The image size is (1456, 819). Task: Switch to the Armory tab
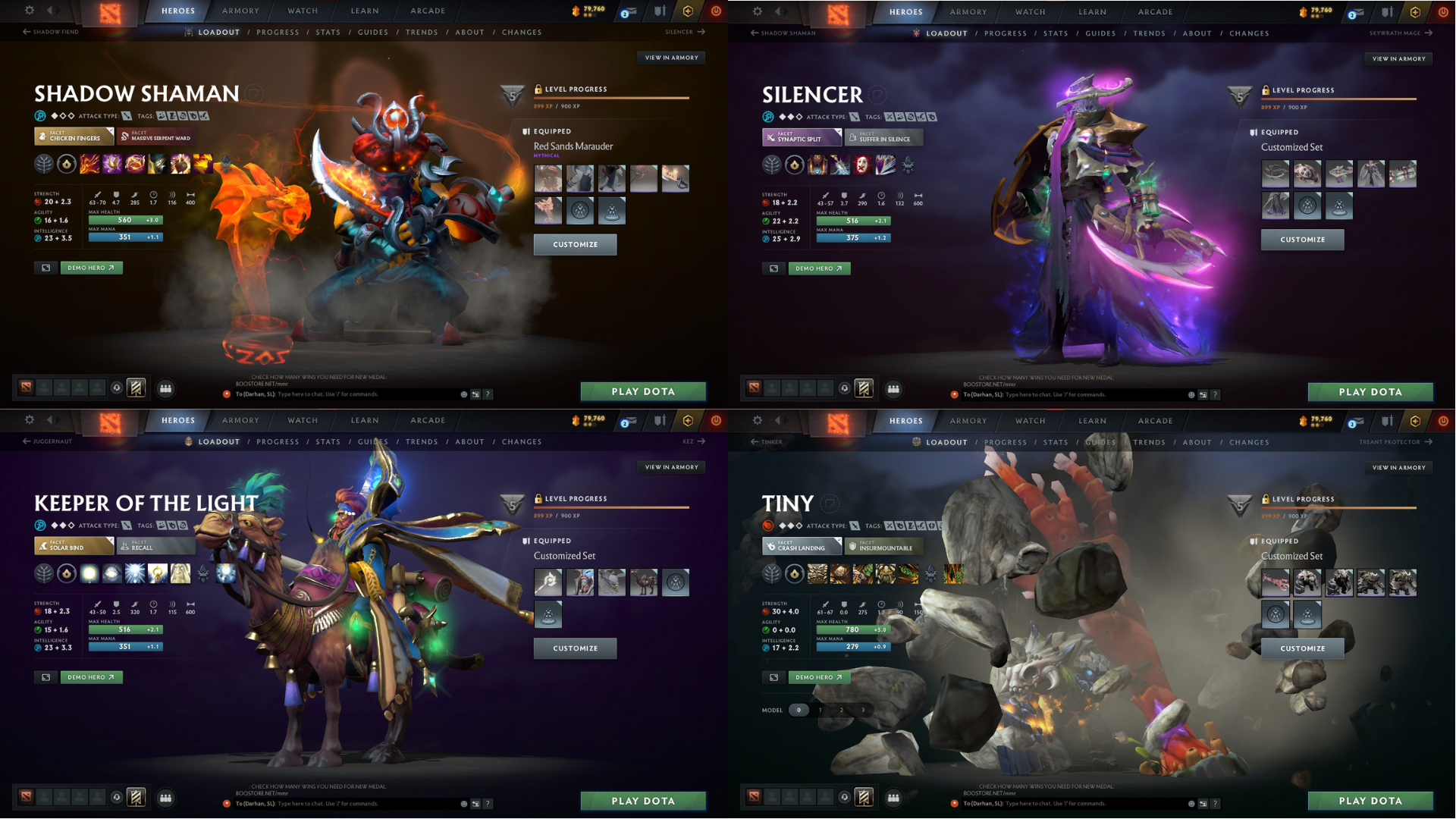point(240,11)
